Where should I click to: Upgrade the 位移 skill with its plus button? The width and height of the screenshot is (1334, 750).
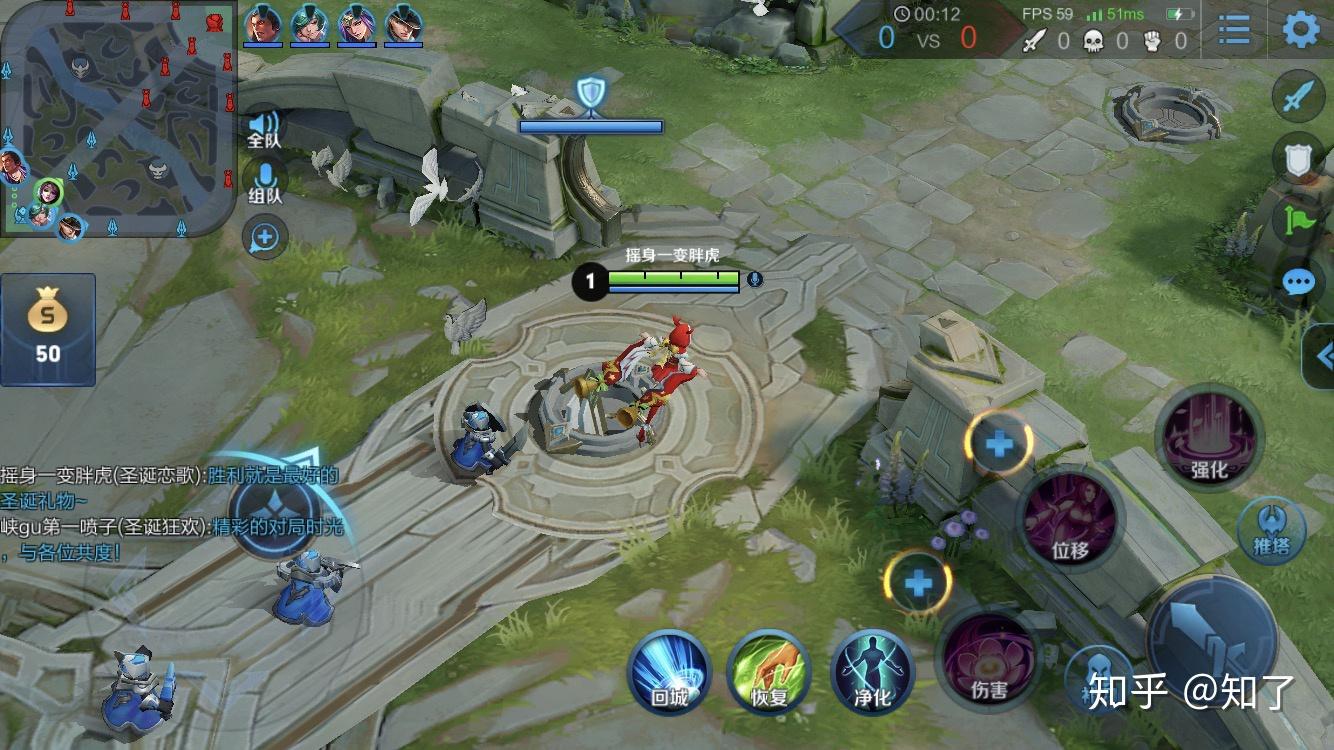tap(999, 442)
